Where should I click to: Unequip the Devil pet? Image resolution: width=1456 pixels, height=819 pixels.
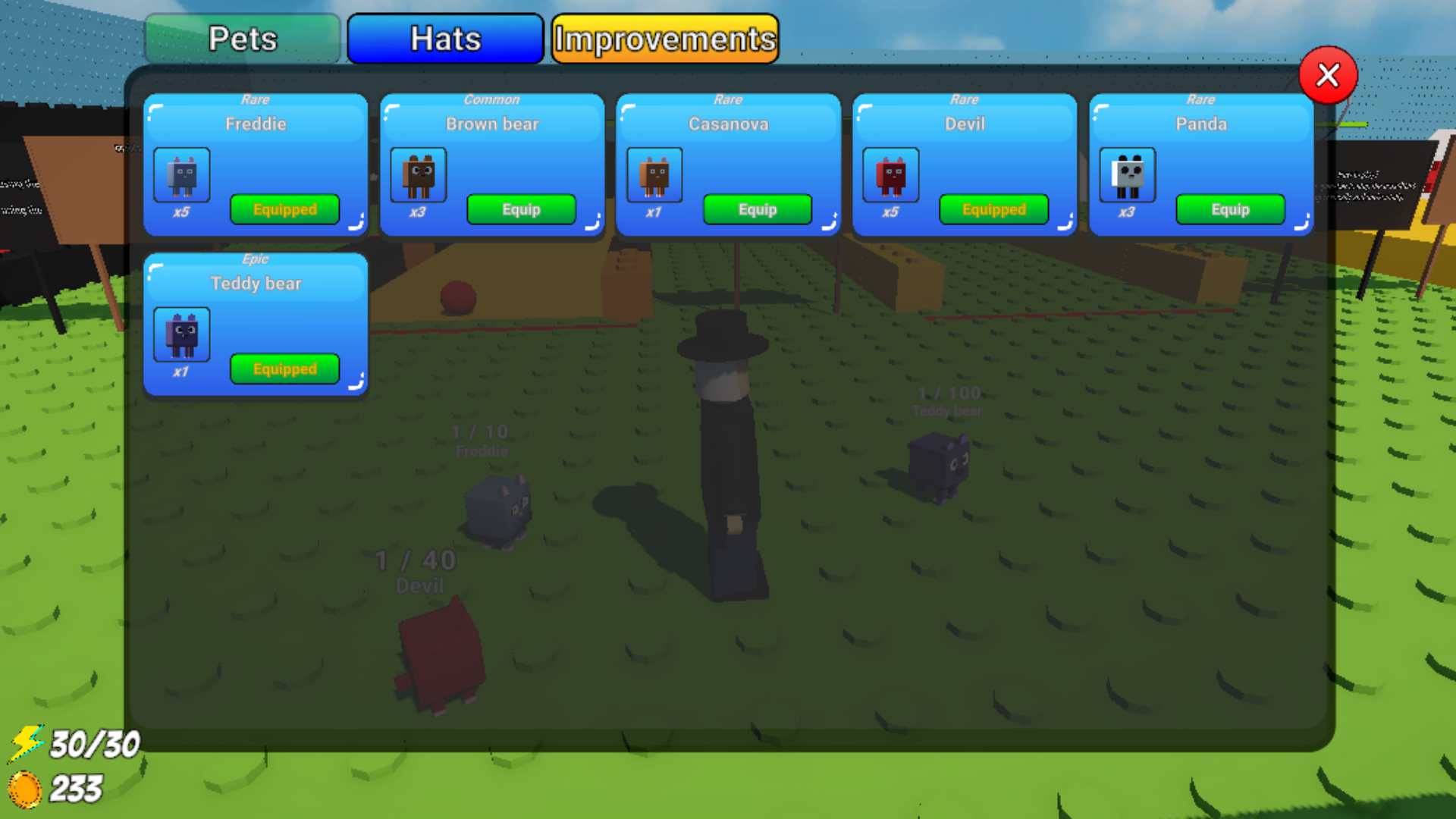click(x=993, y=209)
